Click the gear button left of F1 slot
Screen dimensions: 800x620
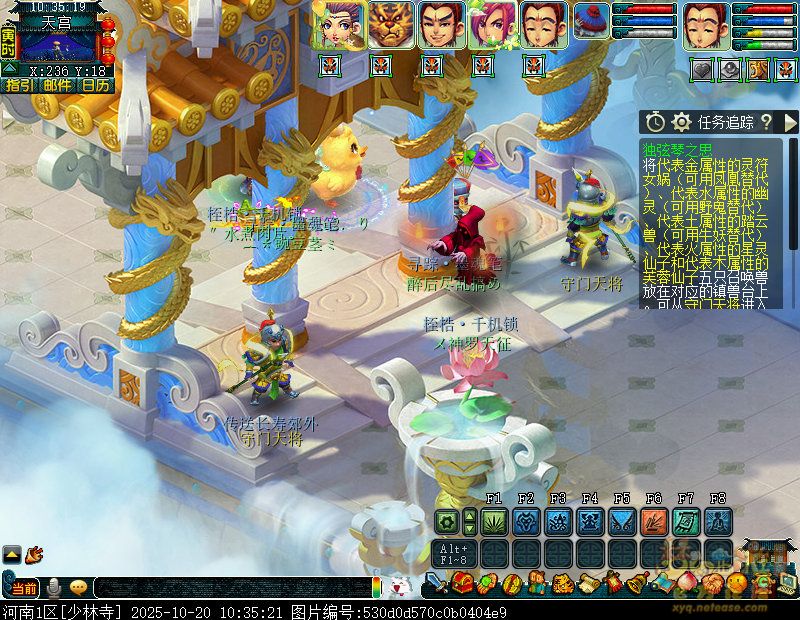[447, 521]
